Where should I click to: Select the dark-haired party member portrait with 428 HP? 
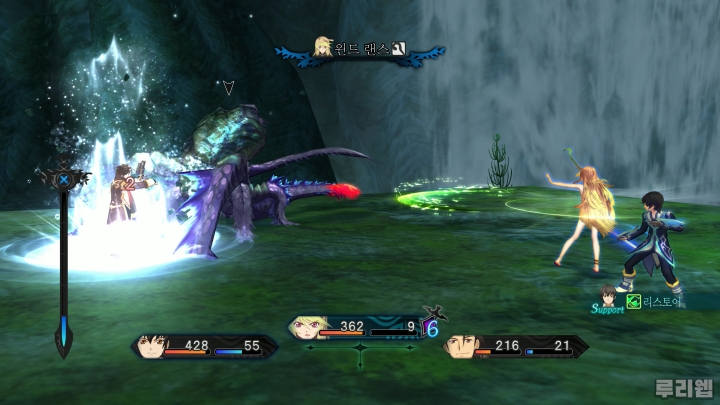click(150, 347)
